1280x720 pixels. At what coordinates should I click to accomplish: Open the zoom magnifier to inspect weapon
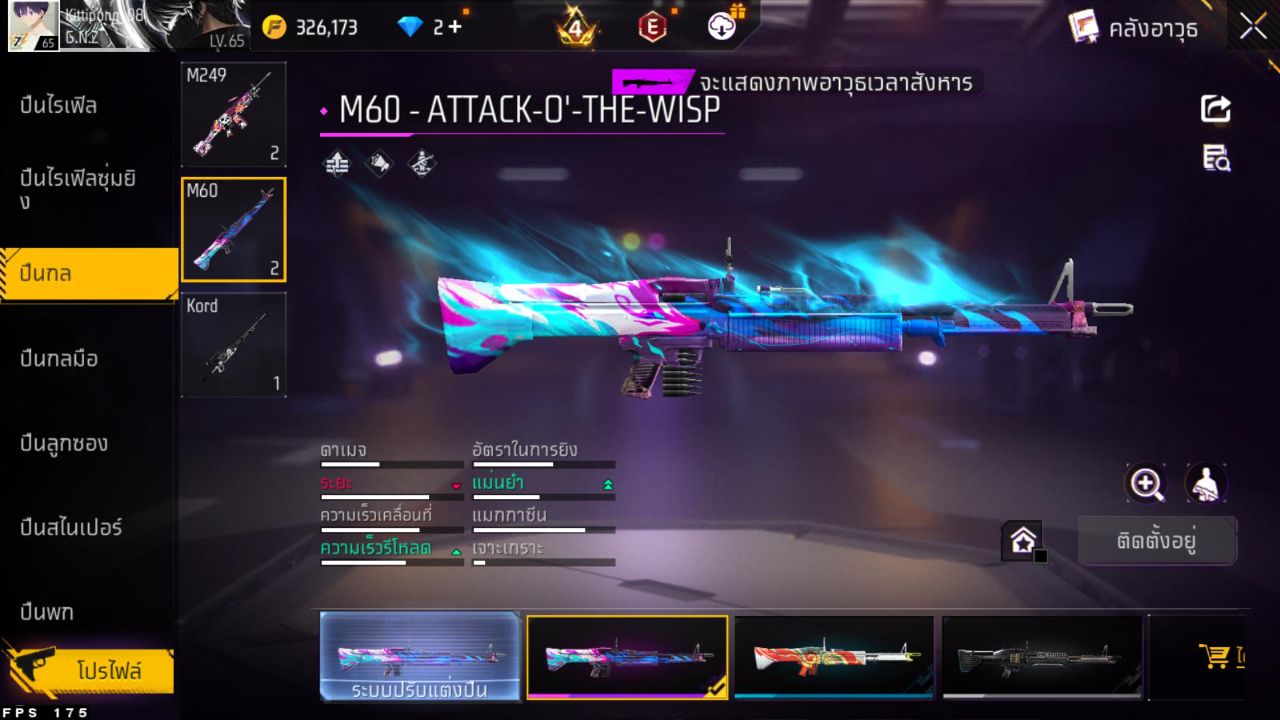(1146, 484)
